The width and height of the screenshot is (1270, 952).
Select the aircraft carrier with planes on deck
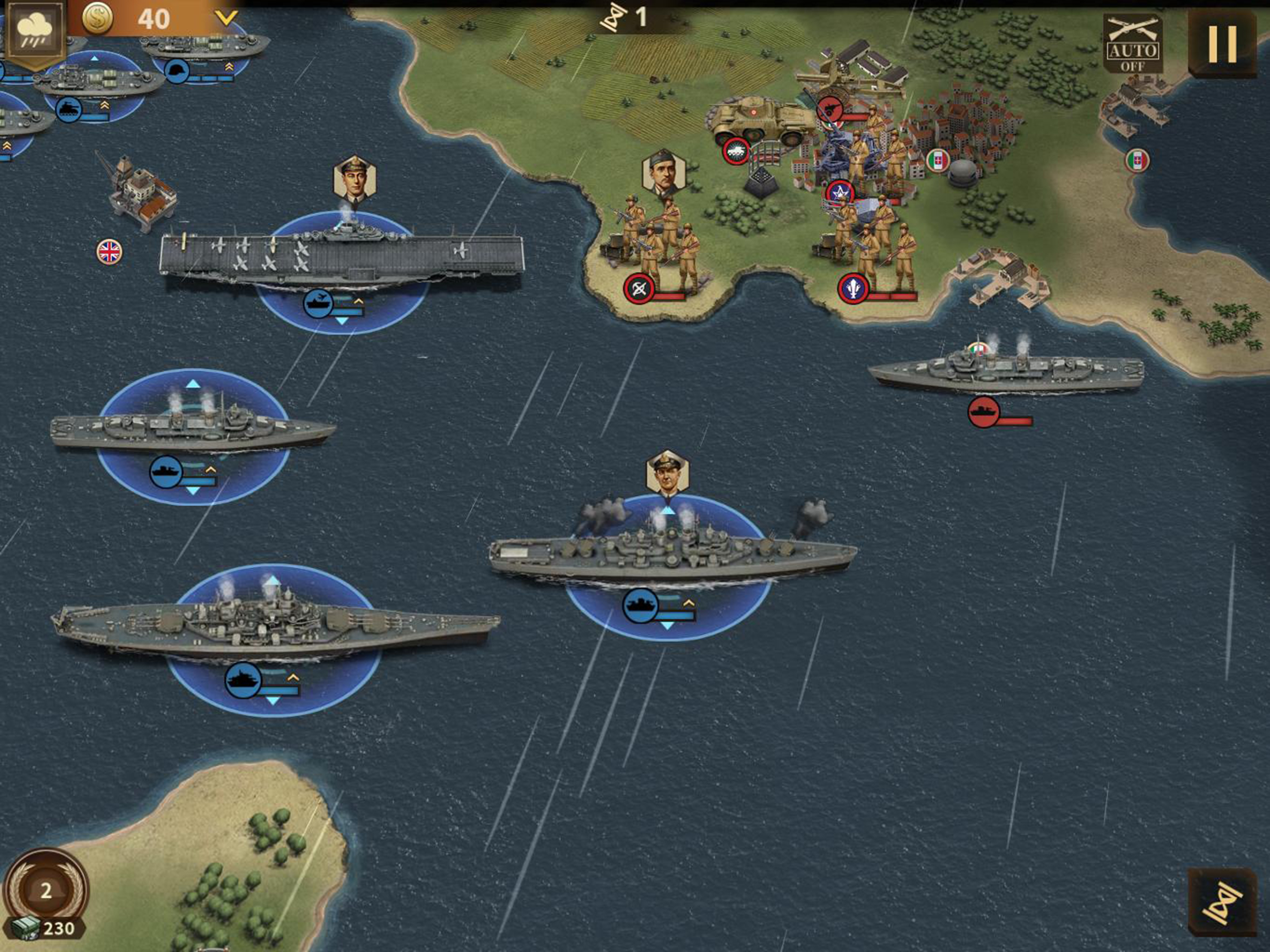(x=342, y=258)
